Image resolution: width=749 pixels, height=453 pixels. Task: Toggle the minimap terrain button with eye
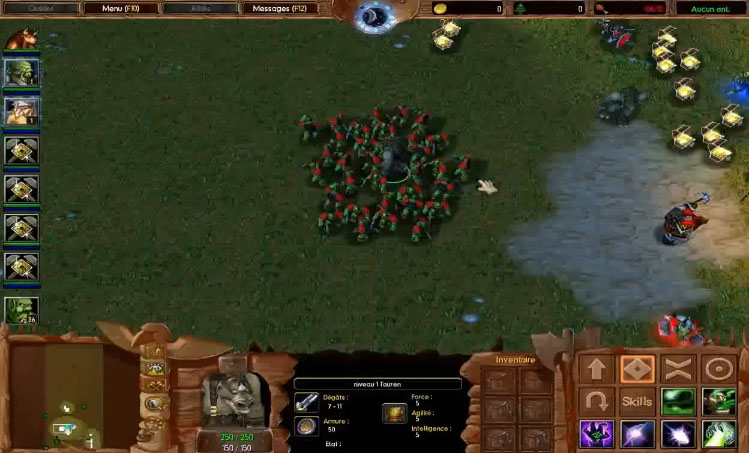154,369
